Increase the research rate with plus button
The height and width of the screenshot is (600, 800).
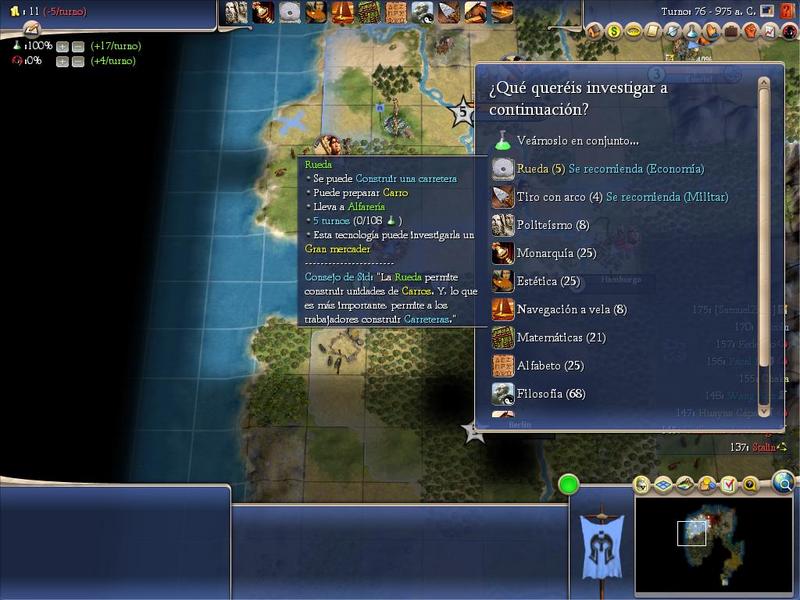tap(62, 46)
